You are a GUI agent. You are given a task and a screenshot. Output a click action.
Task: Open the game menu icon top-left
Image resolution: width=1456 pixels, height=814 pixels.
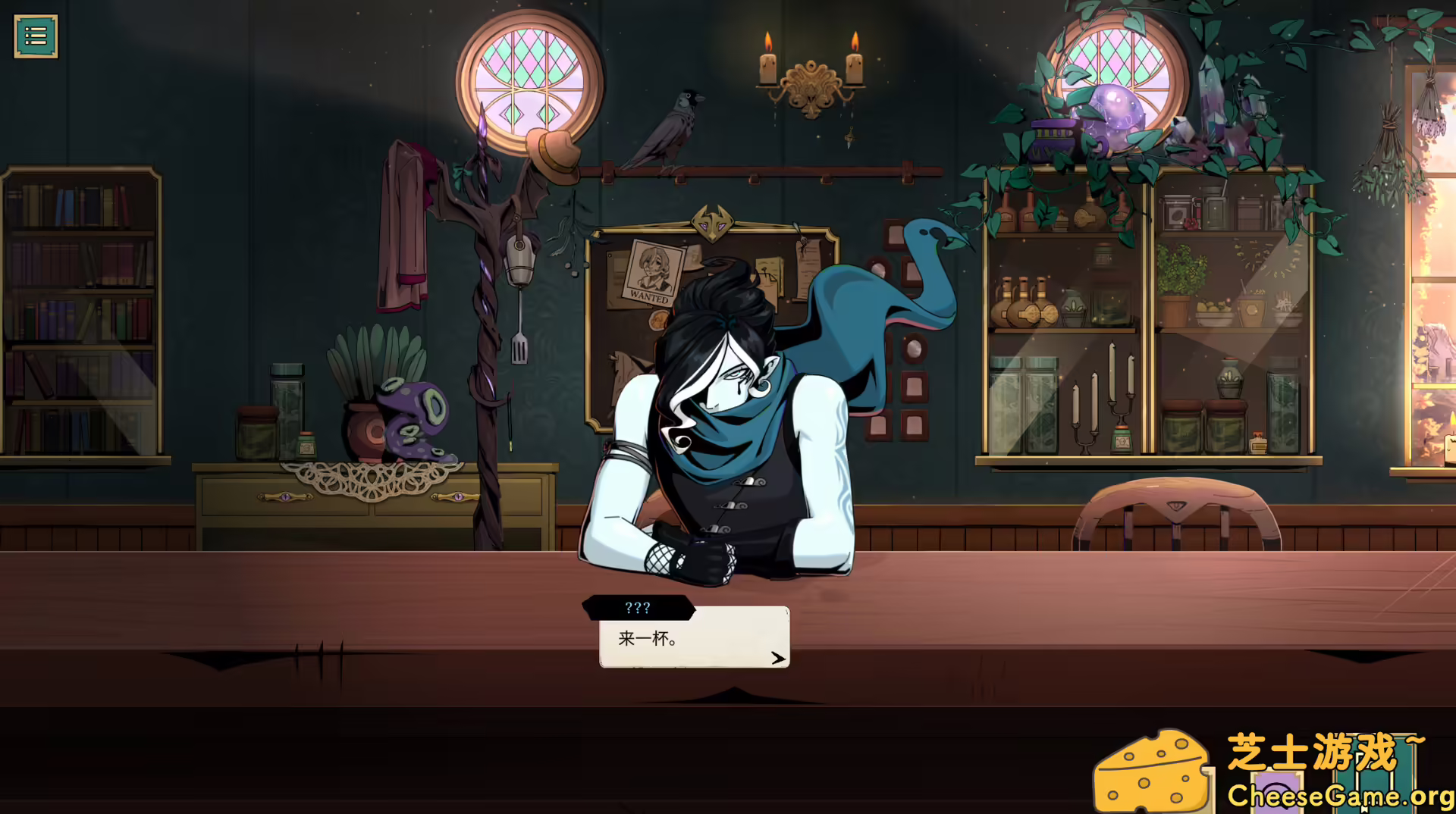(36, 35)
